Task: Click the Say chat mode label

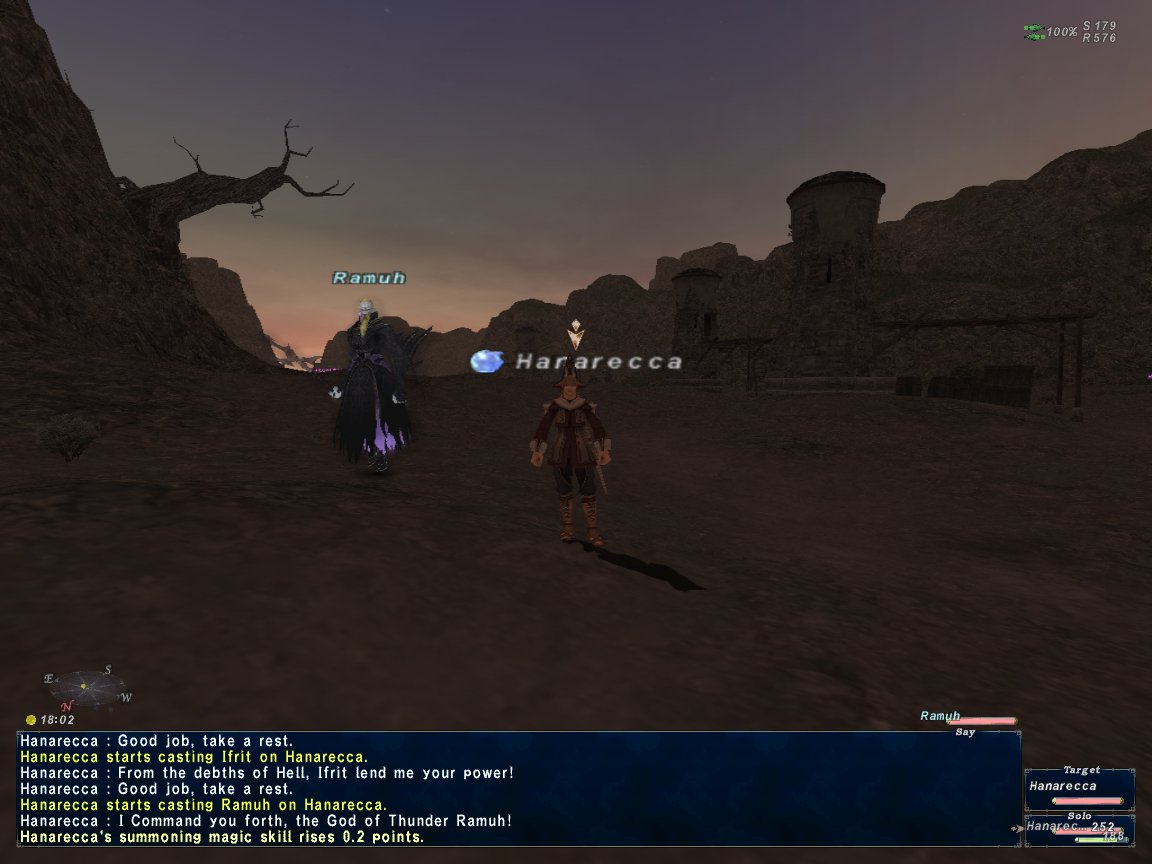Action: click(x=965, y=732)
